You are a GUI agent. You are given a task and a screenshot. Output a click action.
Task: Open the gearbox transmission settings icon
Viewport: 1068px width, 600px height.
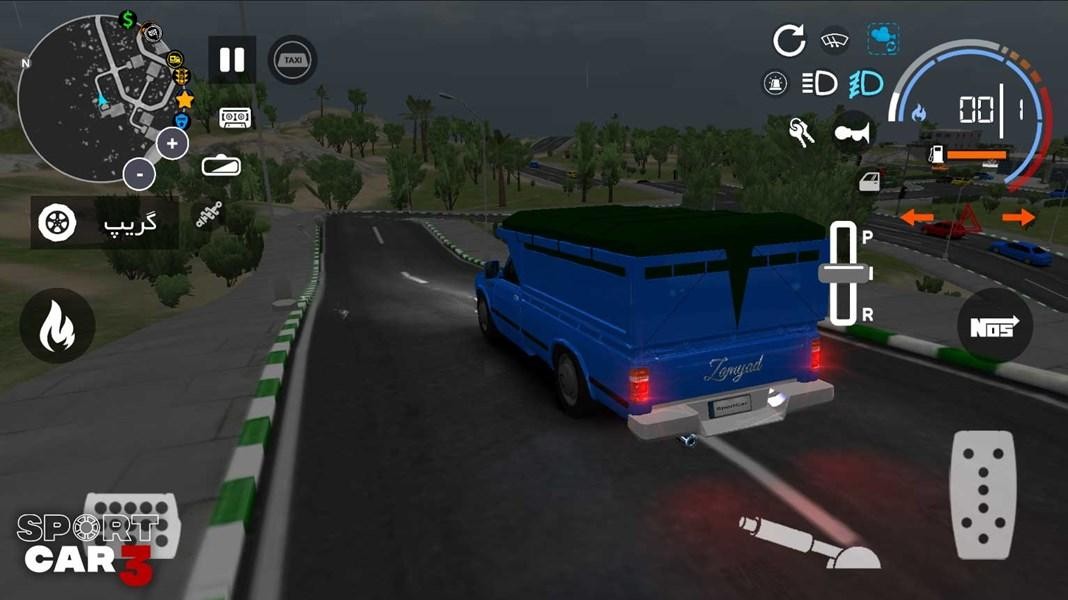pos(209,217)
